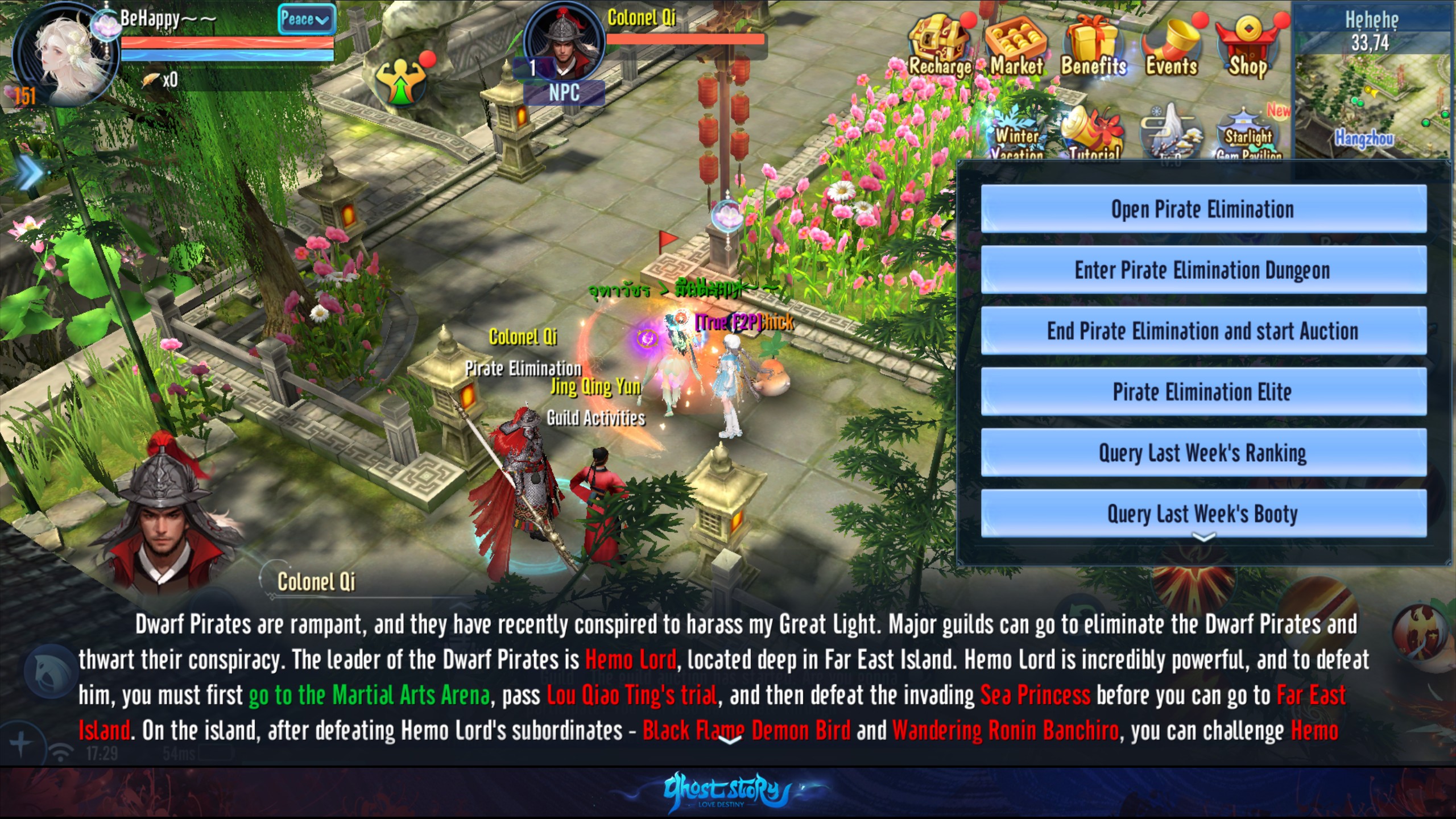Choose End Pirate Elimination and start Auction
The width and height of the screenshot is (1456, 819).
1203,331
